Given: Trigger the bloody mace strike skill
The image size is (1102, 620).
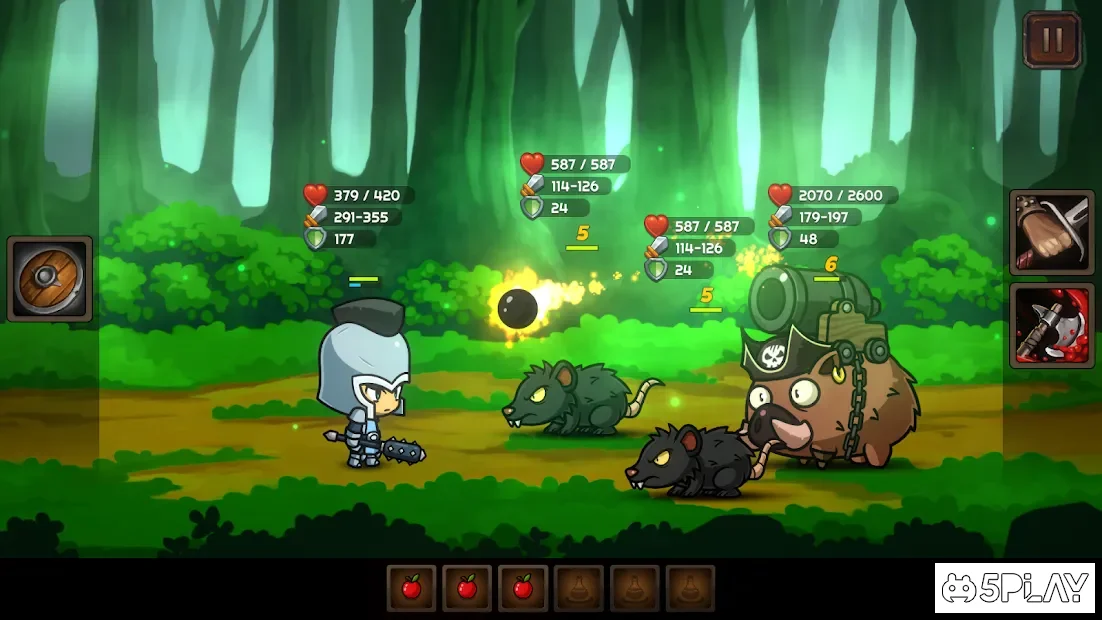Looking at the screenshot, I should click(1051, 325).
